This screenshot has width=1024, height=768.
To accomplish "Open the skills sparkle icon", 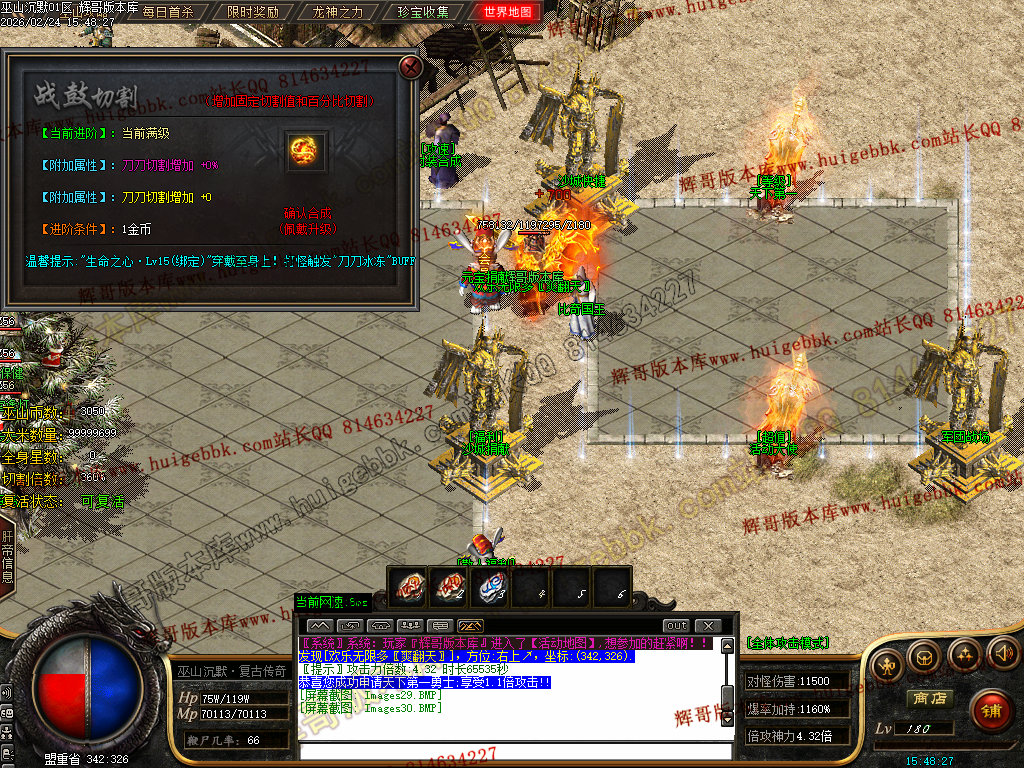I will click(964, 657).
